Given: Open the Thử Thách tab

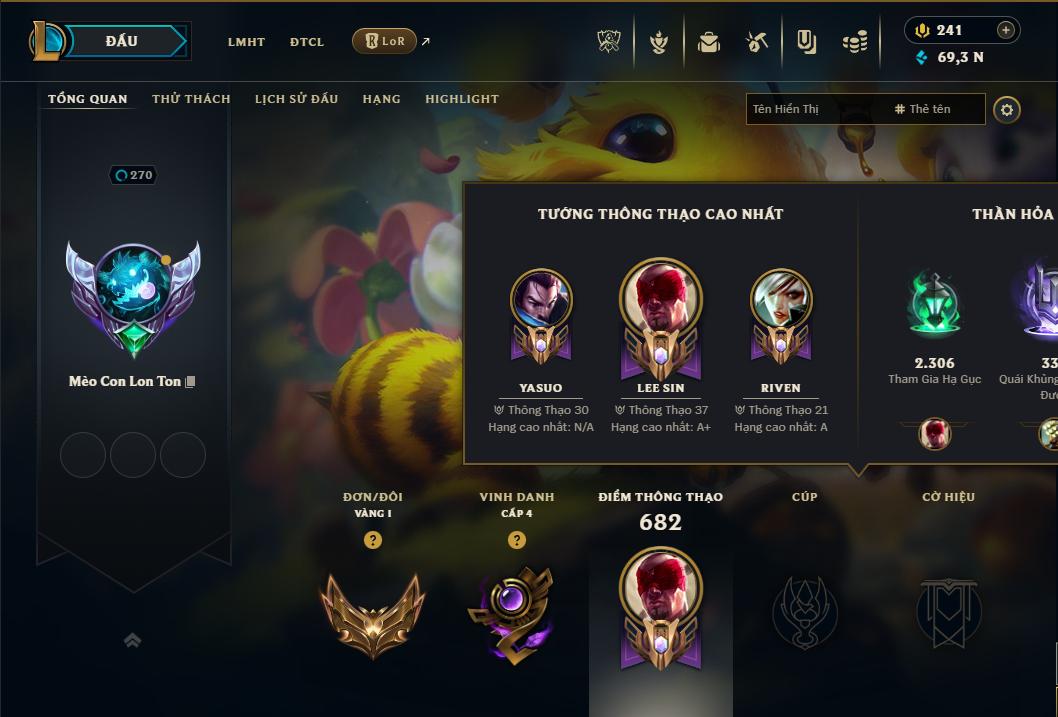Looking at the screenshot, I should pos(191,99).
